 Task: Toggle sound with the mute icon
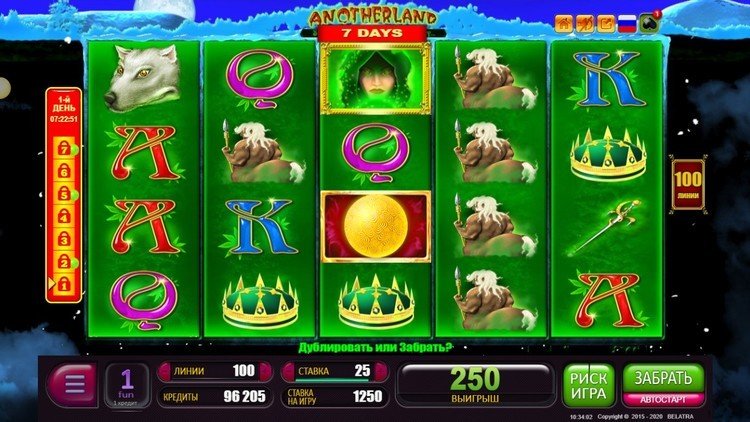(585, 24)
